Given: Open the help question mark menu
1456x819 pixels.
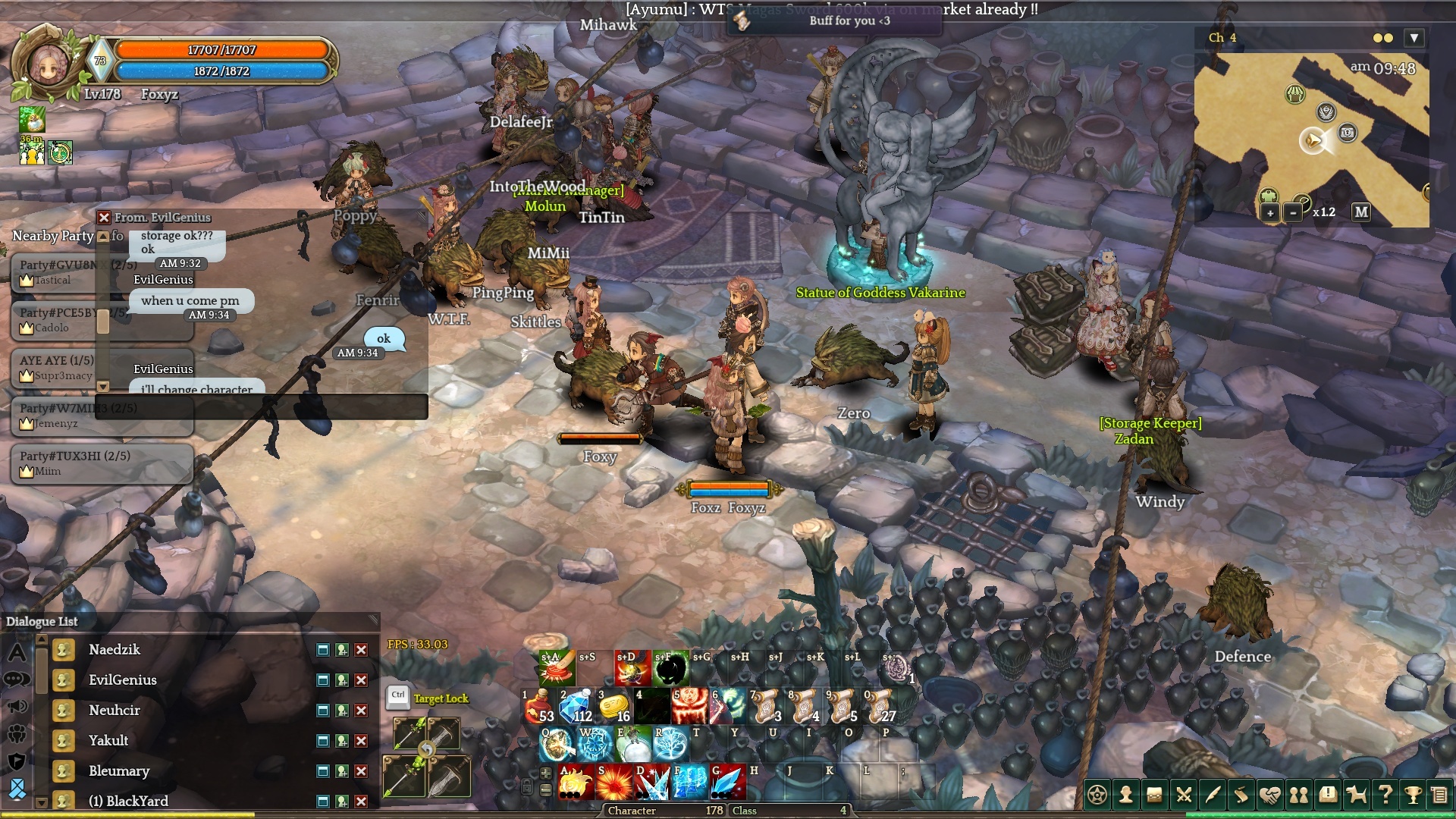Looking at the screenshot, I should point(1385,795).
